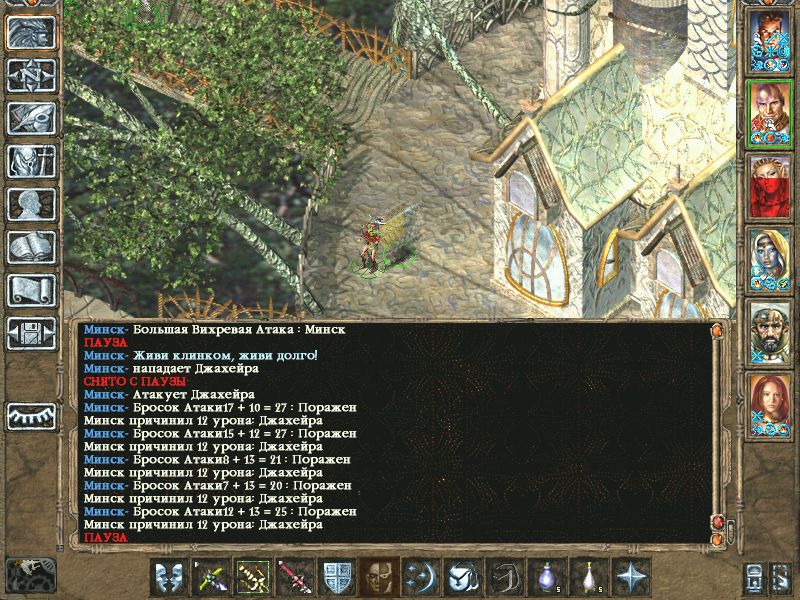This screenshot has height=600, width=800.
Task: Click the dark face mask action button
Action: tap(376, 577)
